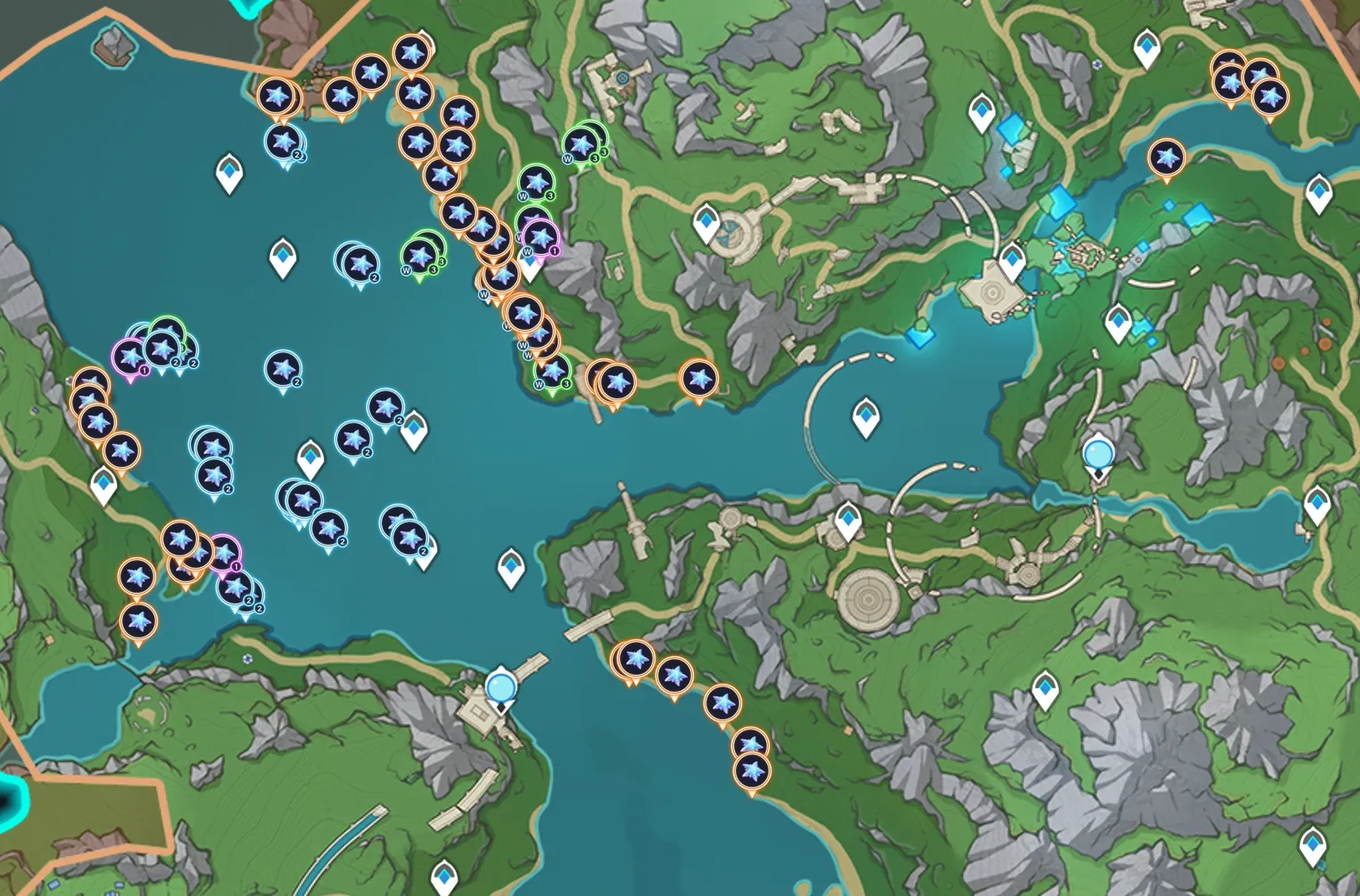Click the teleport waypoint above the large circular ruin
1360x896 pixels.
tap(847, 520)
